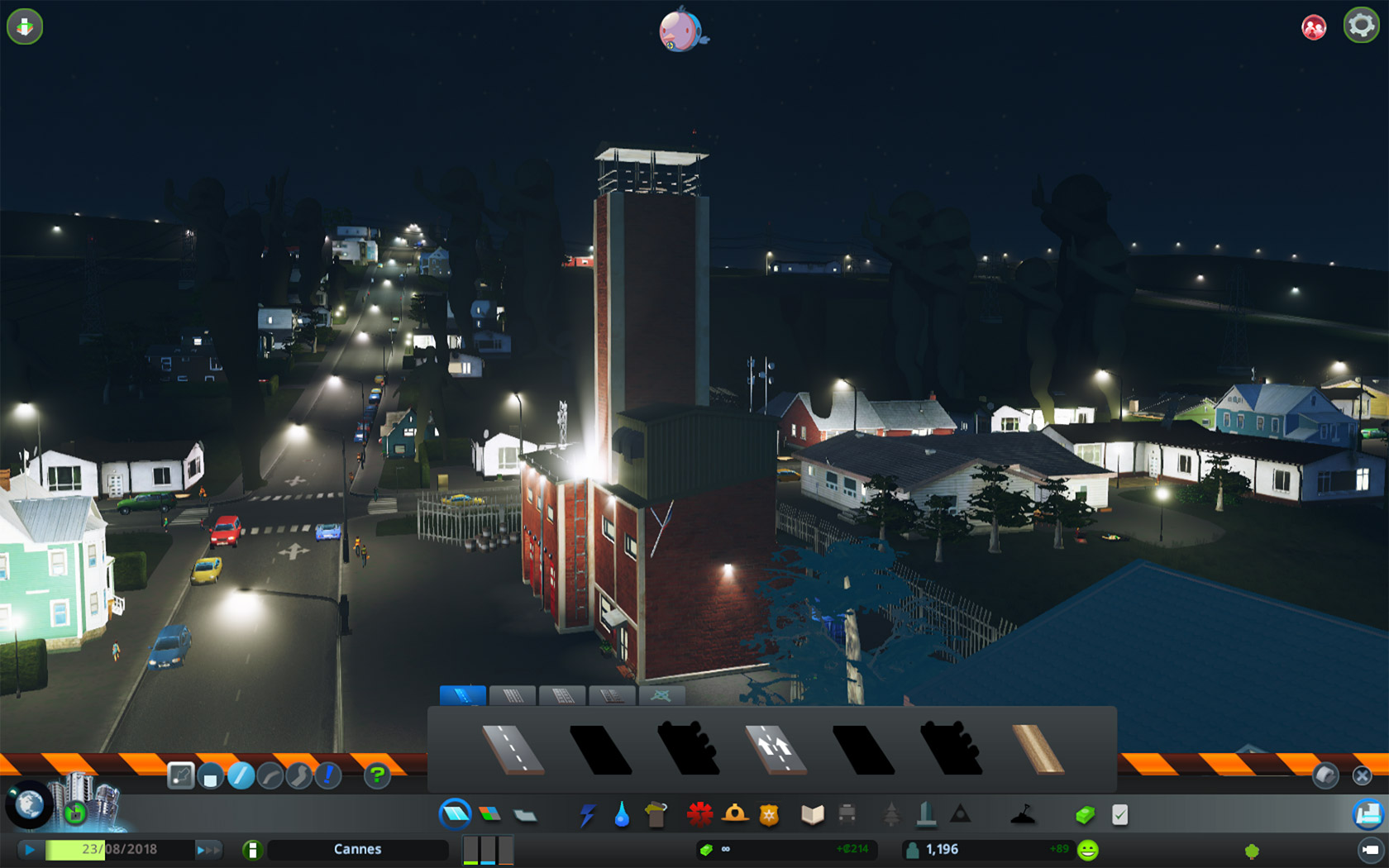
Task: Switch to the intersections tab
Action: coord(661,695)
